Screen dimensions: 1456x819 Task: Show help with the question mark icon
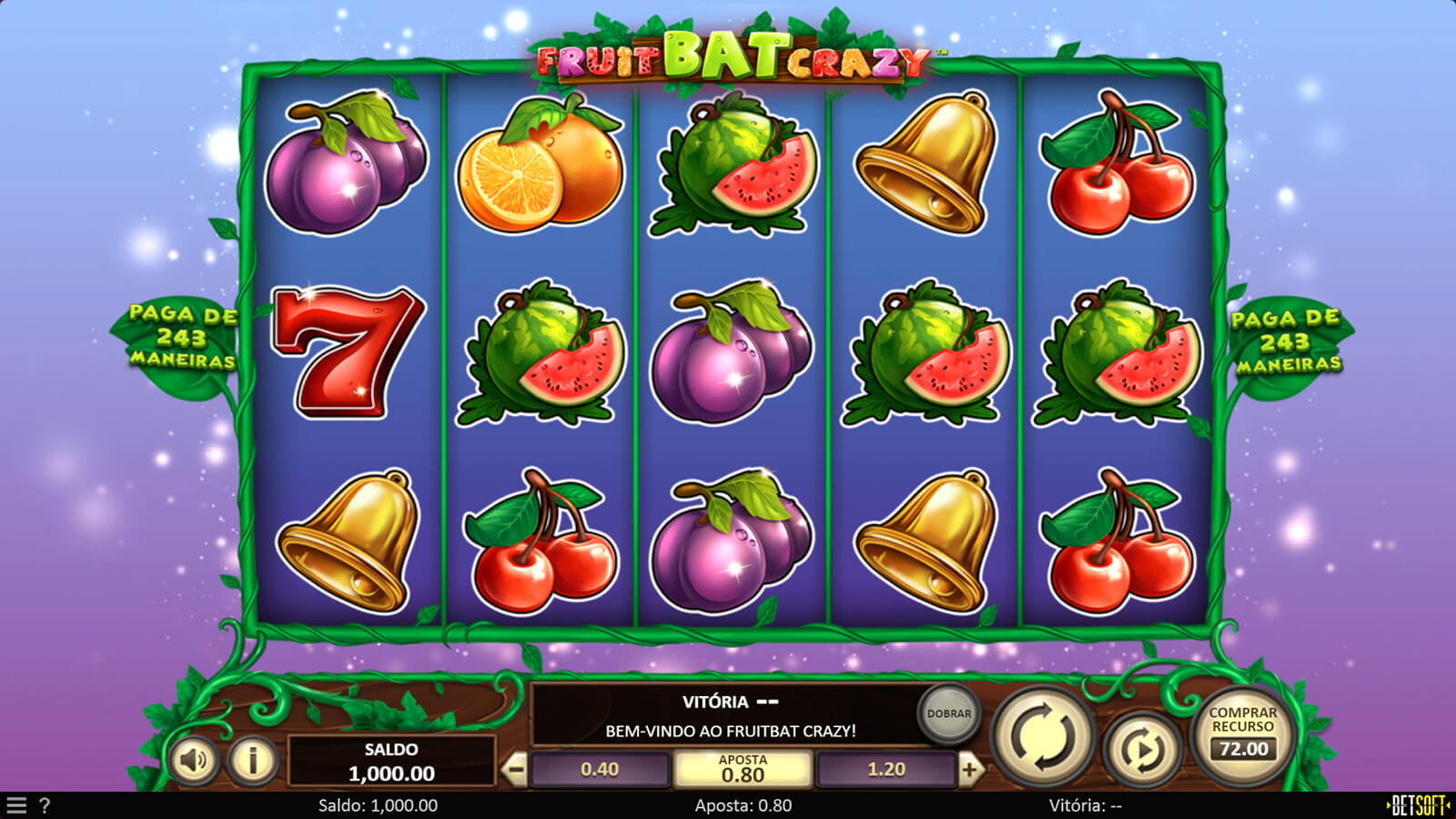click(45, 805)
